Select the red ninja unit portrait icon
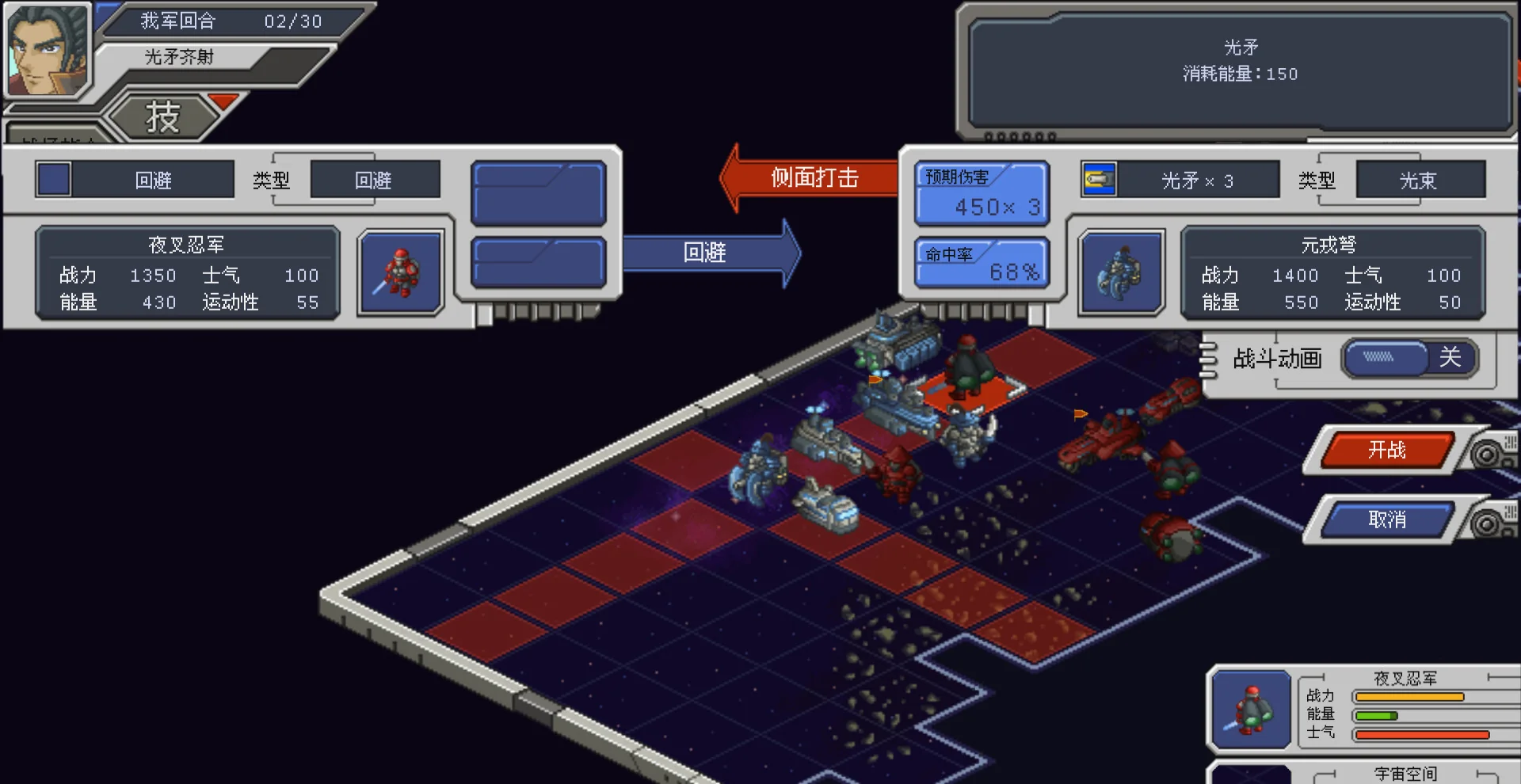This screenshot has height=784, width=1521. point(400,275)
